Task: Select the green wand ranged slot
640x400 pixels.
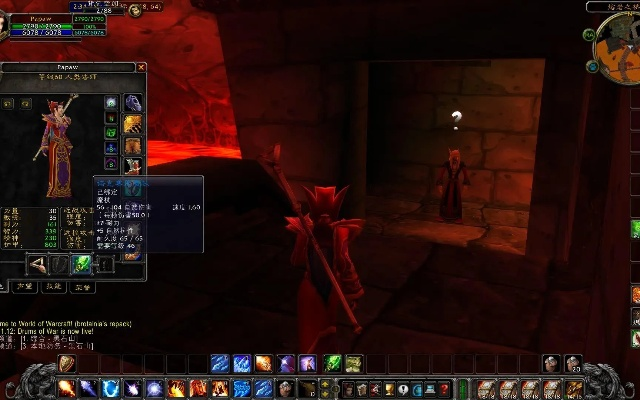Action: 82,264
